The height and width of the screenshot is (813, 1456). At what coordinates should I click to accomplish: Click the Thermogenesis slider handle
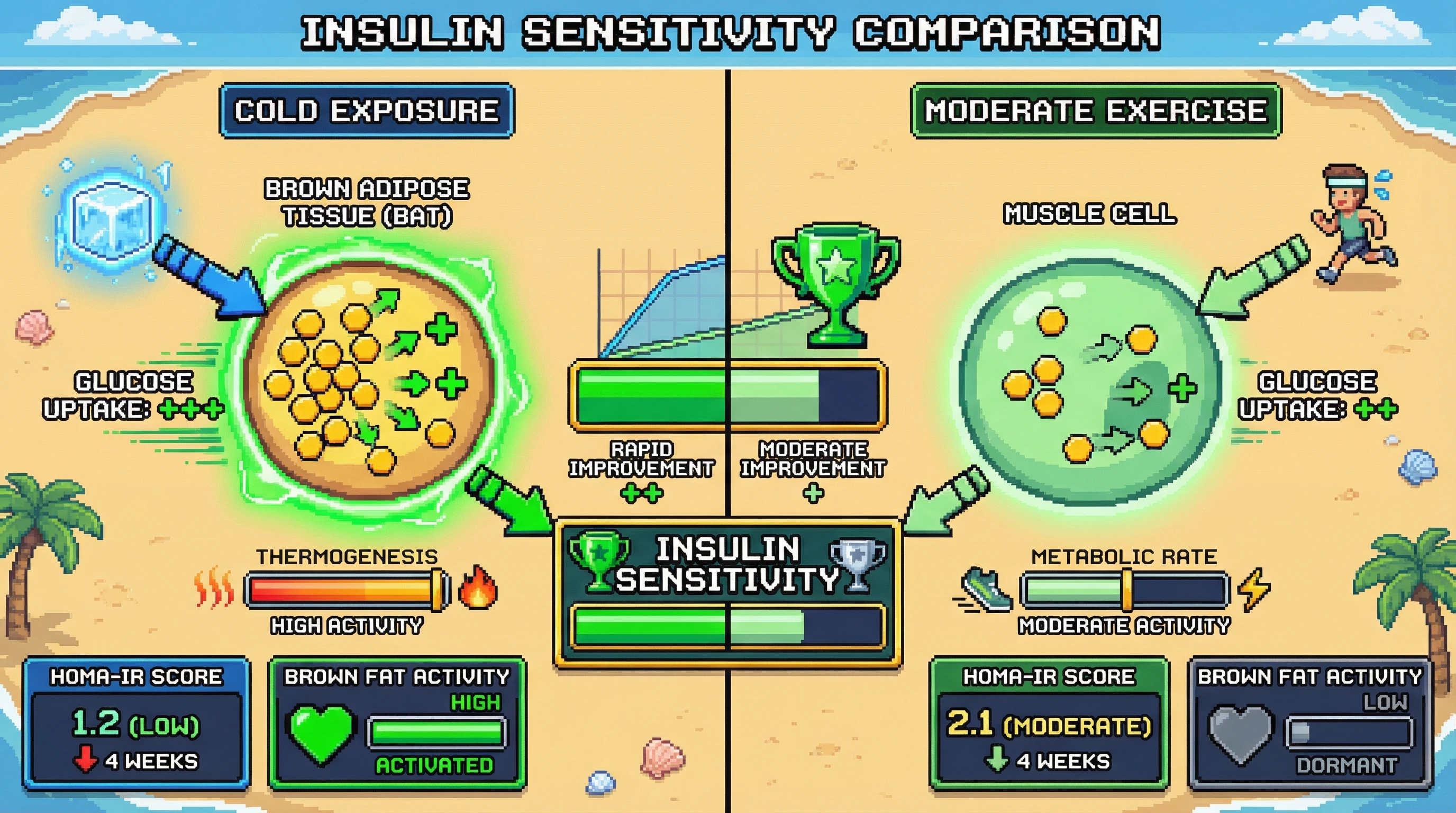pyautogui.click(x=437, y=590)
